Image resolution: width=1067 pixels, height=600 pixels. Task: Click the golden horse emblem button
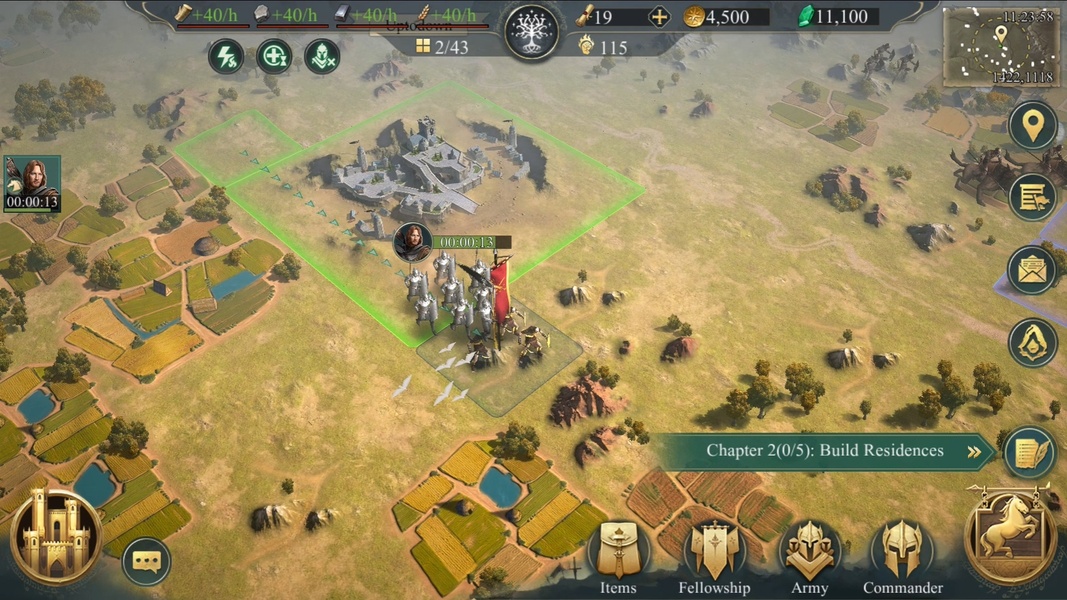coord(1010,537)
